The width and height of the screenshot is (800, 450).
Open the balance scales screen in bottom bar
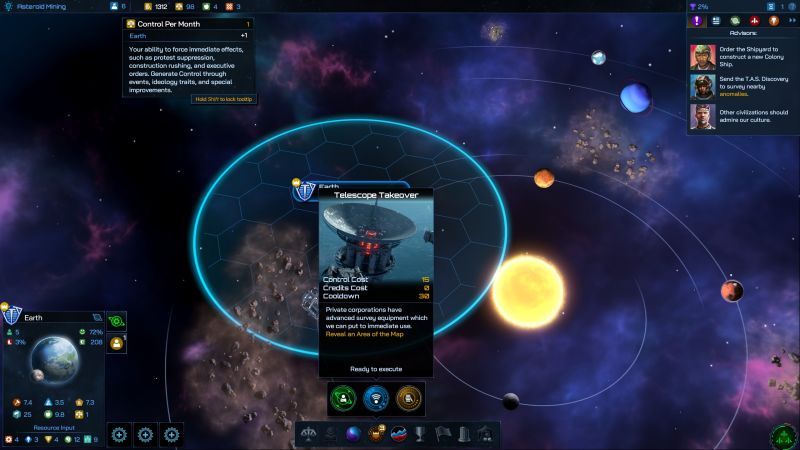[309, 434]
